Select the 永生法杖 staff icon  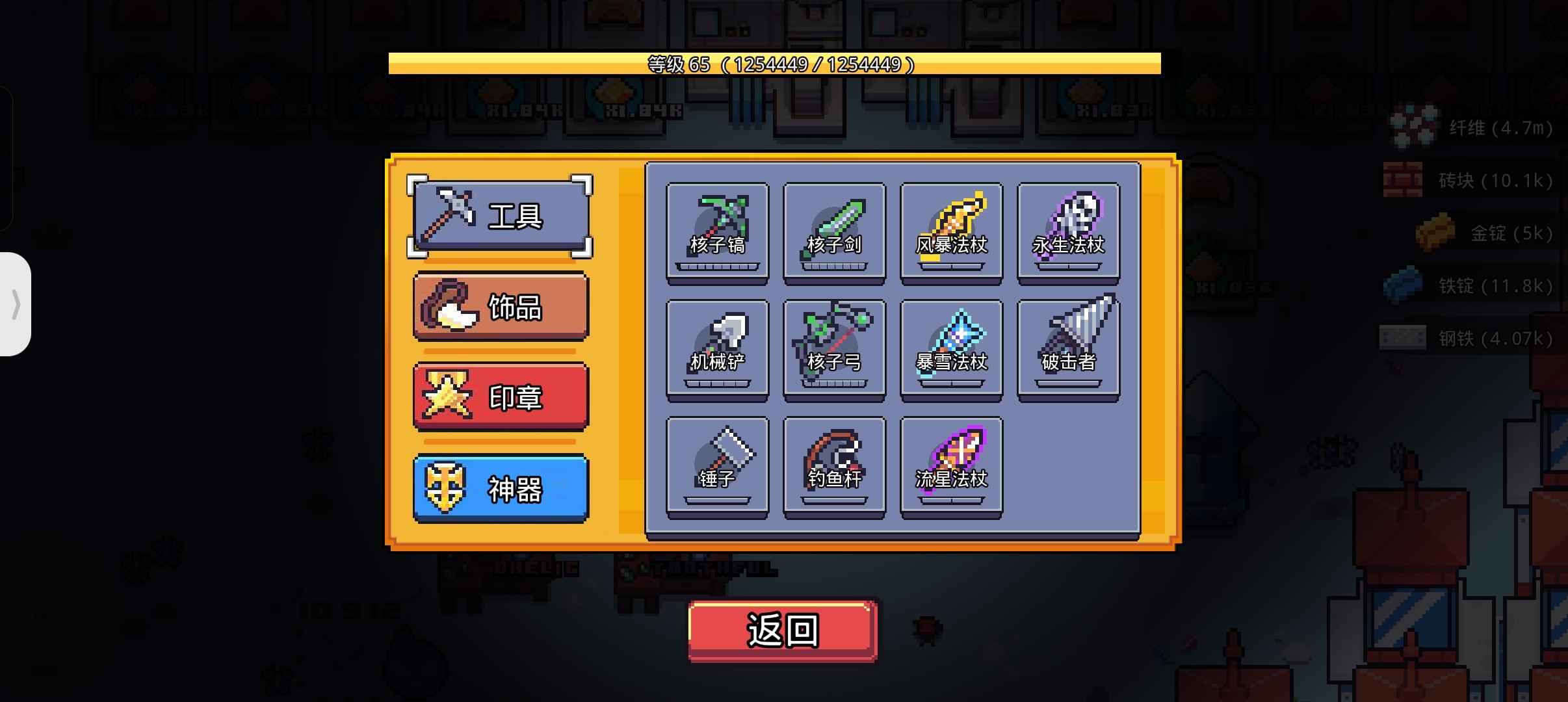(1069, 234)
